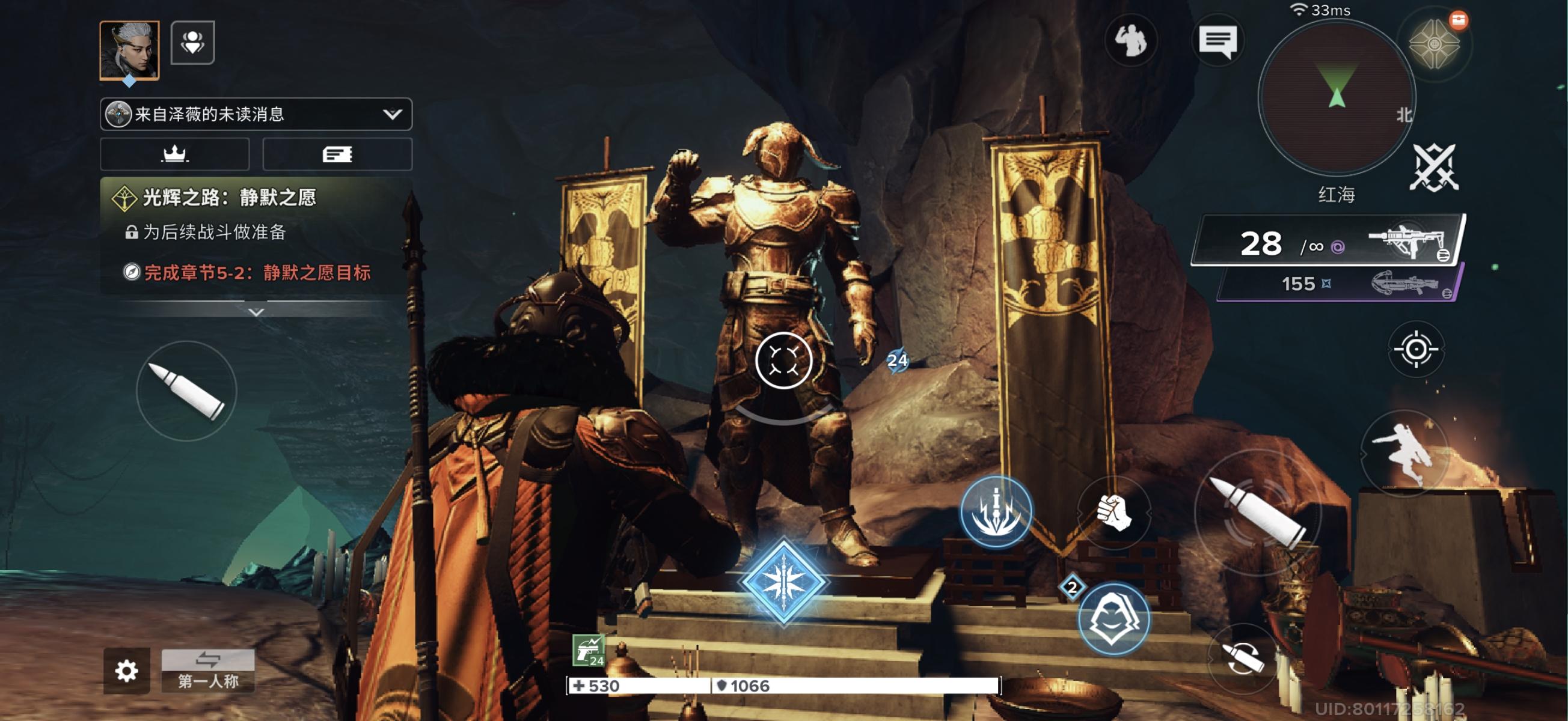
Task: Select the primary weapon with 28 ammo
Action: tap(1328, 242)
